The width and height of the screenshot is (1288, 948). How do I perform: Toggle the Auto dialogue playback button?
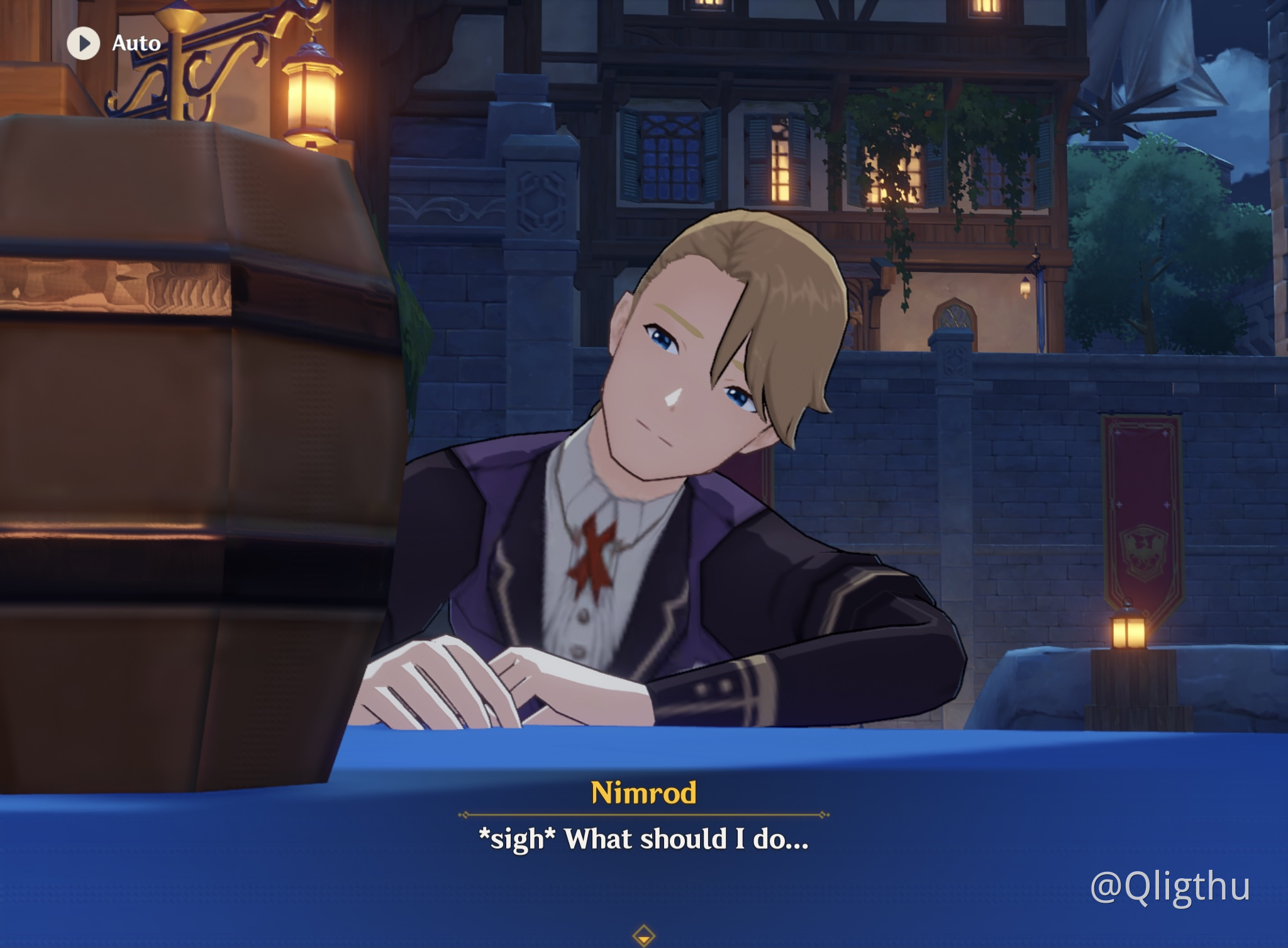point(84,43)
